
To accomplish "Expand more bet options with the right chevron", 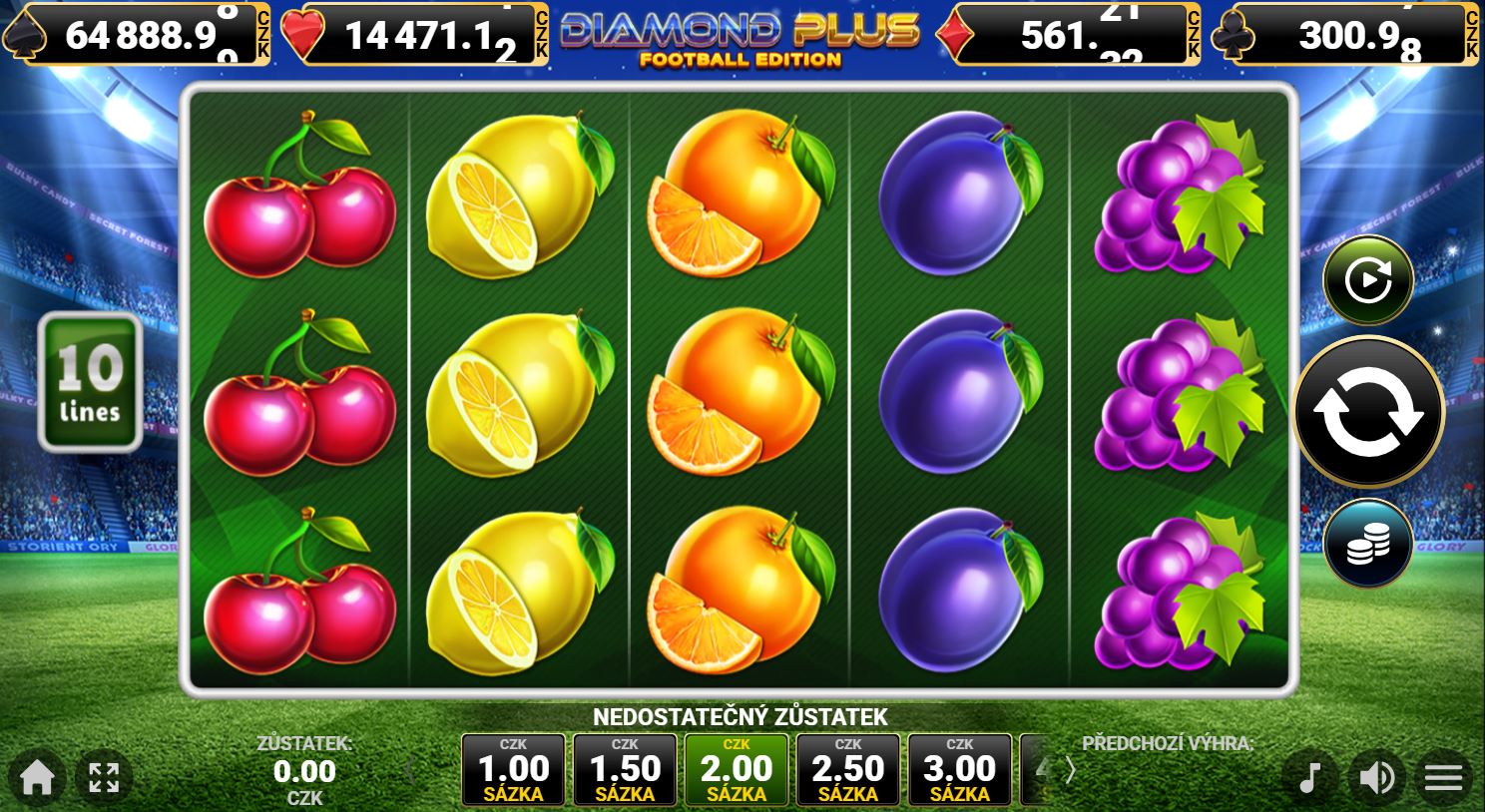I will pos(1071,770).
